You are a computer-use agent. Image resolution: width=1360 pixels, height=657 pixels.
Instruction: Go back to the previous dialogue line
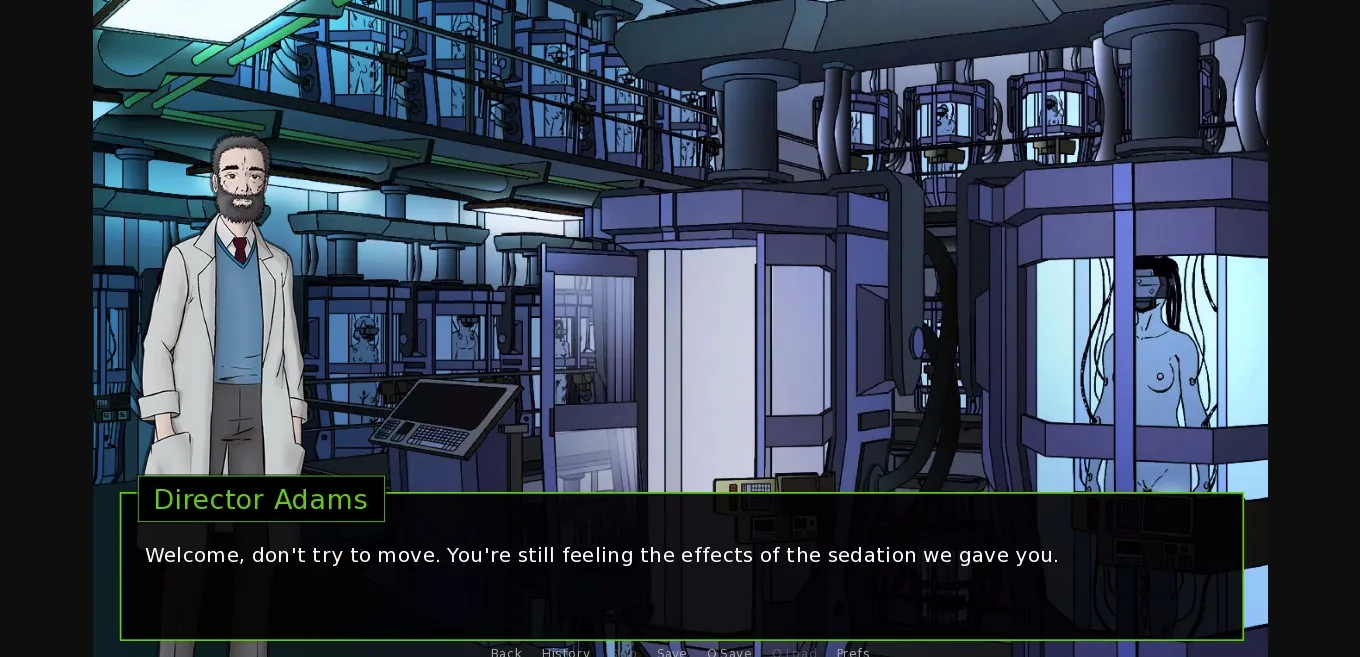pyautogui.click(x=506, y=652)
